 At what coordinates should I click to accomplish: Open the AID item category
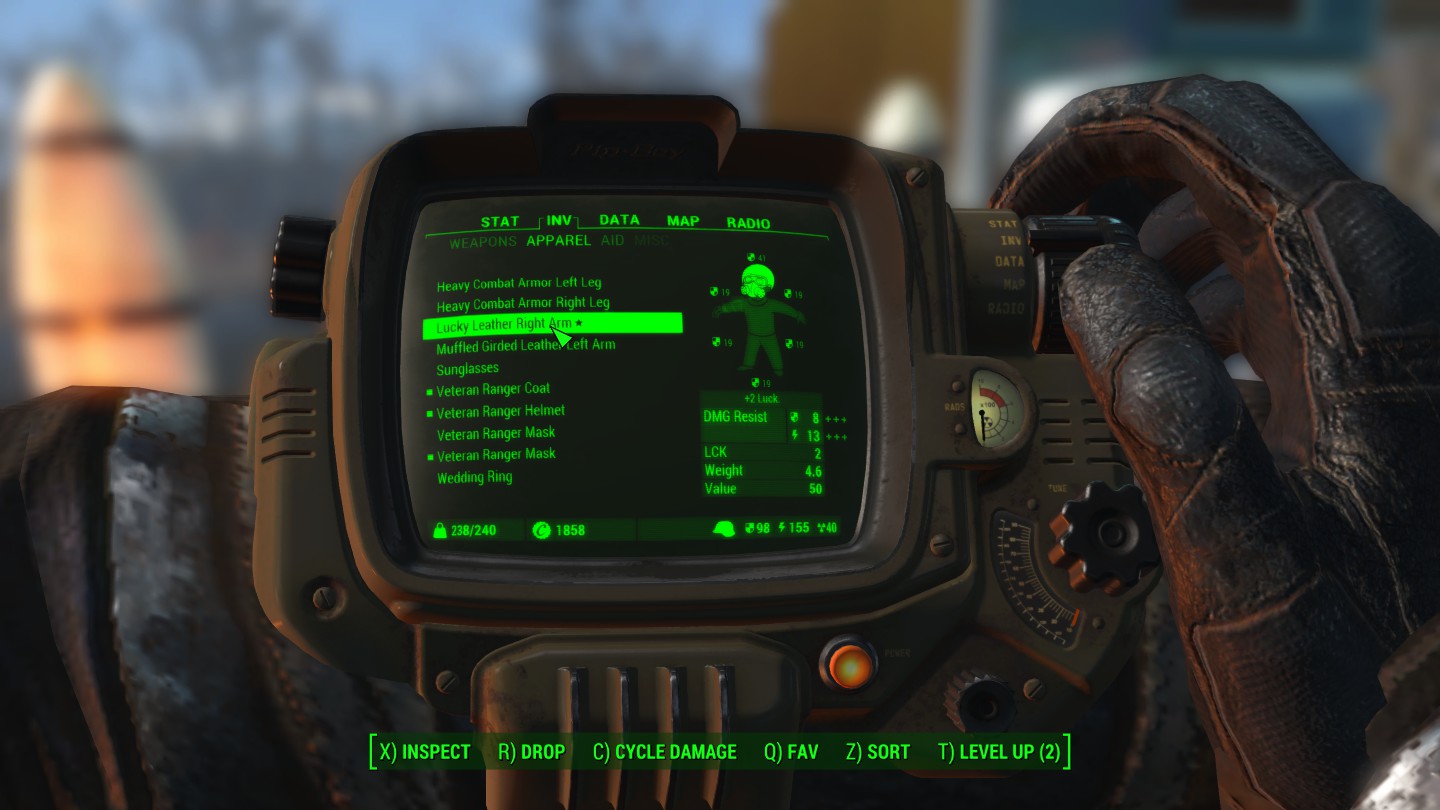coord(612,241)
